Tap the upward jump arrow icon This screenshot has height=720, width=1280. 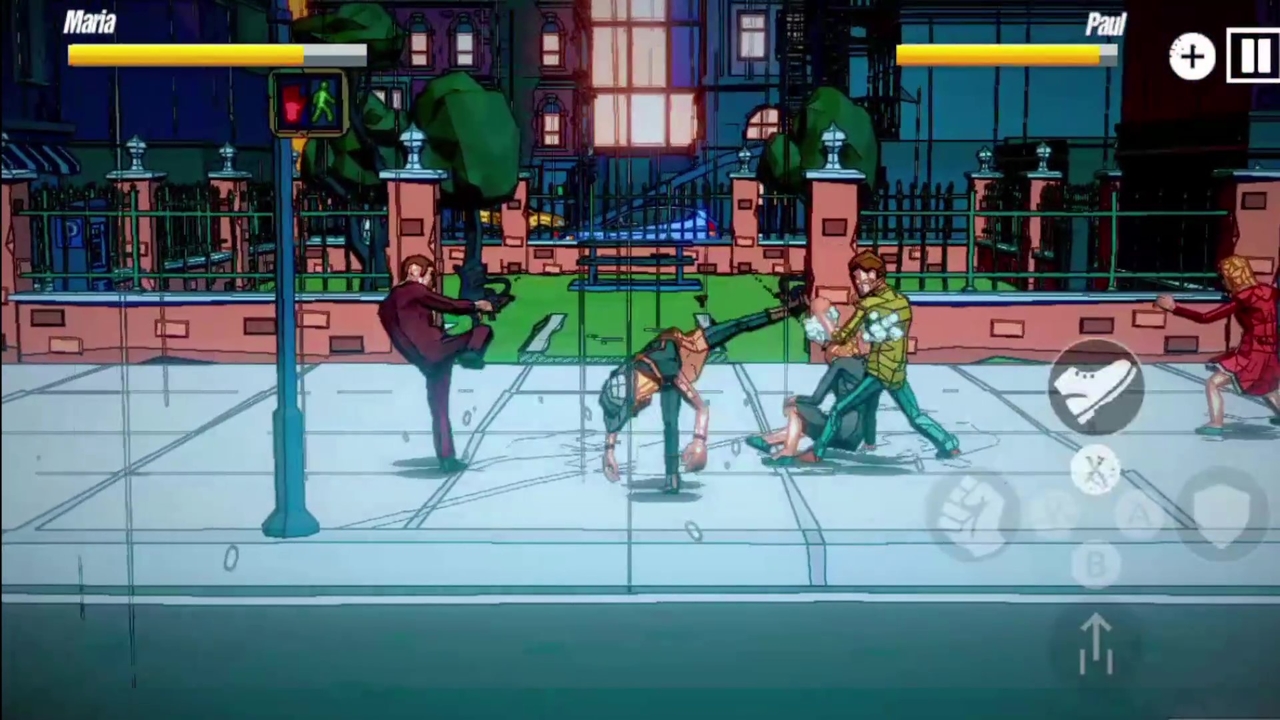point(1097,645)
